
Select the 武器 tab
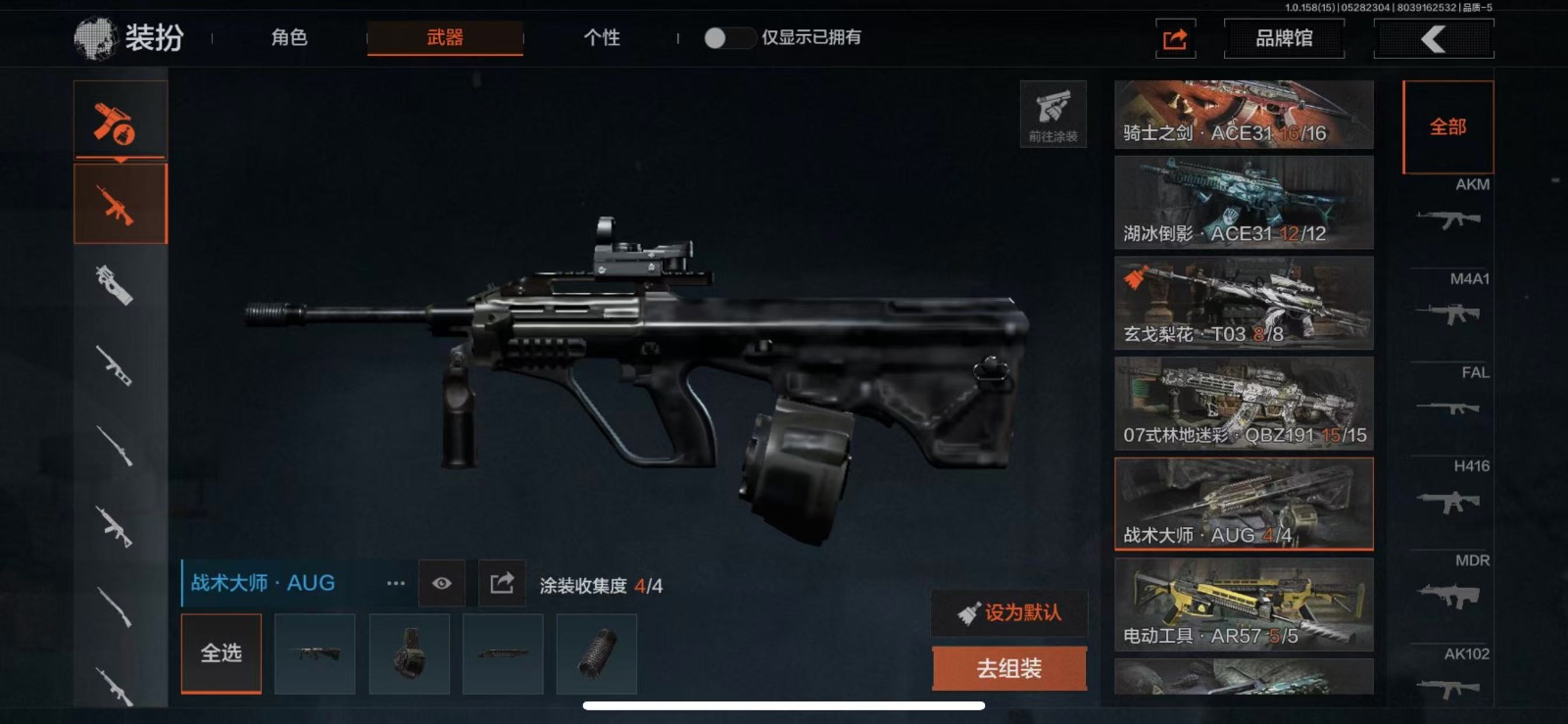[445, 37]
